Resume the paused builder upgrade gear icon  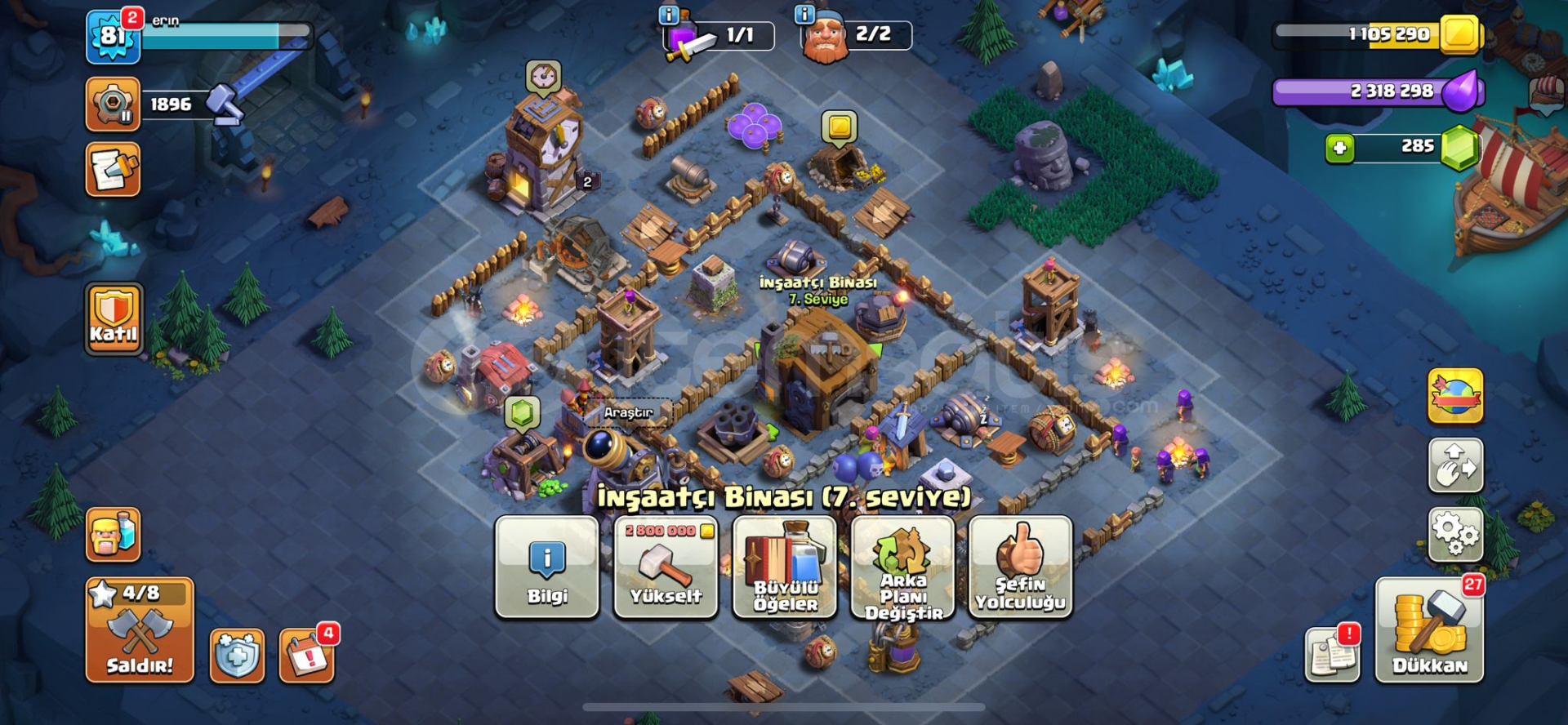(x=114, y=105)
